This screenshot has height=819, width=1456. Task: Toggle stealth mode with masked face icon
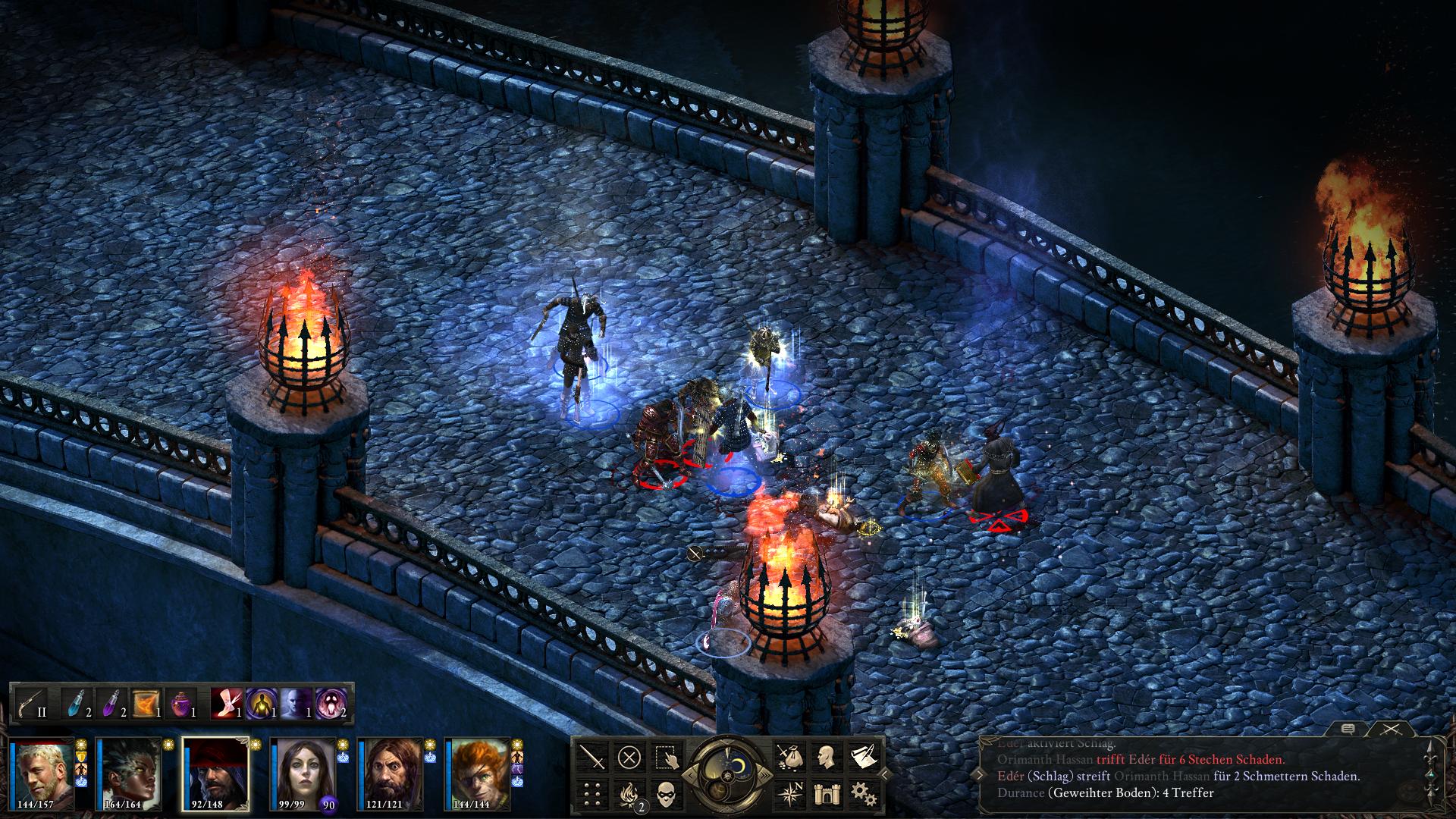(x=666, y=793)
